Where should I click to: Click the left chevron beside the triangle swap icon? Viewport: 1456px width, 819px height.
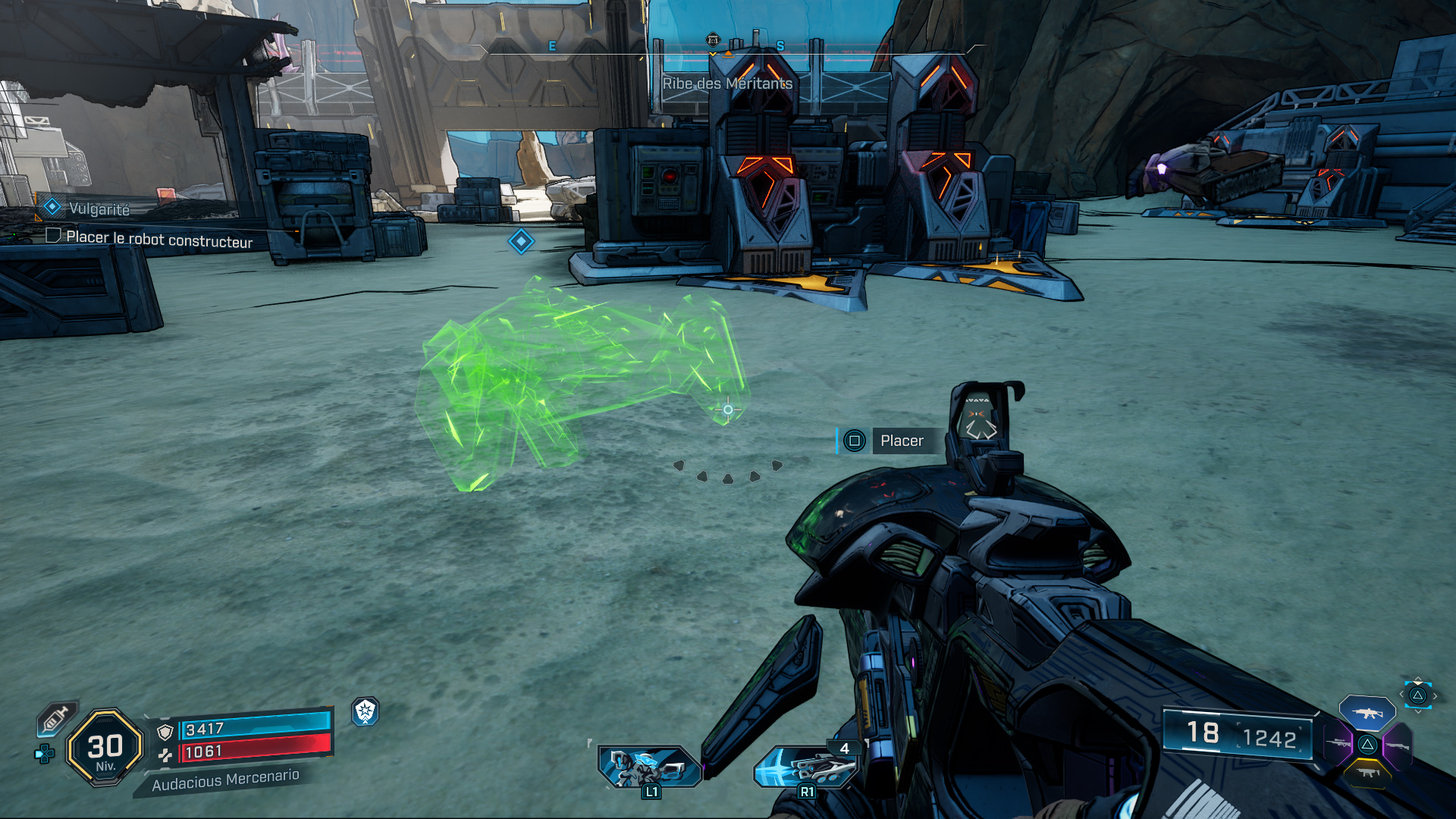1402,694
